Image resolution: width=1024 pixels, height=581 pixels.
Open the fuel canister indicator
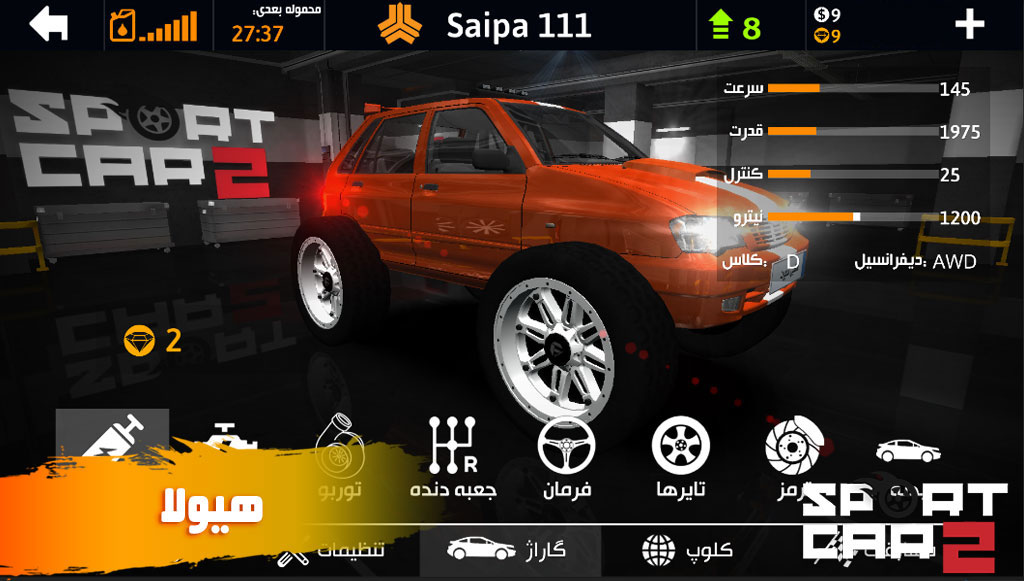pyautogui.click(x=122, y=26)
